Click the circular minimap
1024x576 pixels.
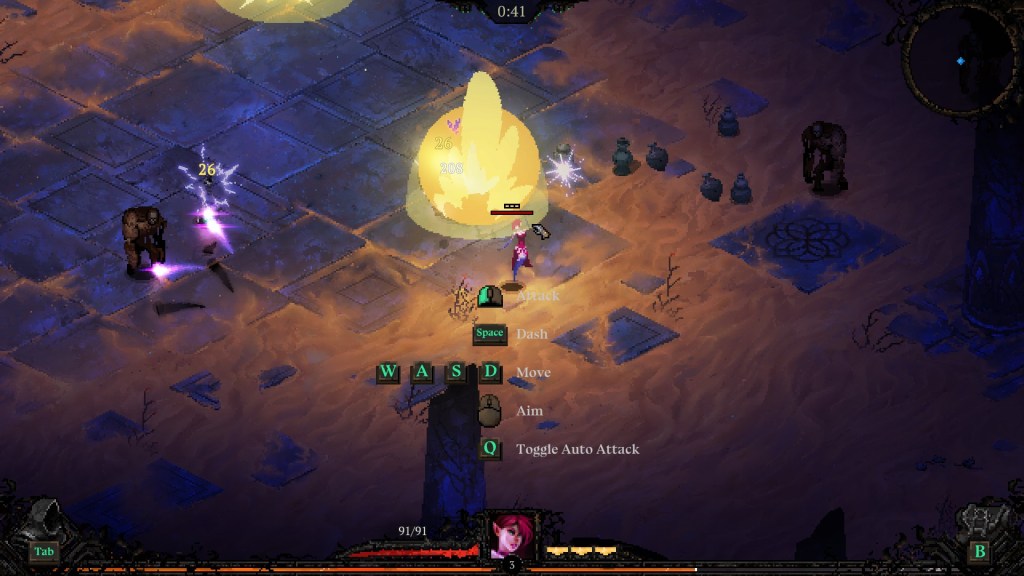[959, 60]
